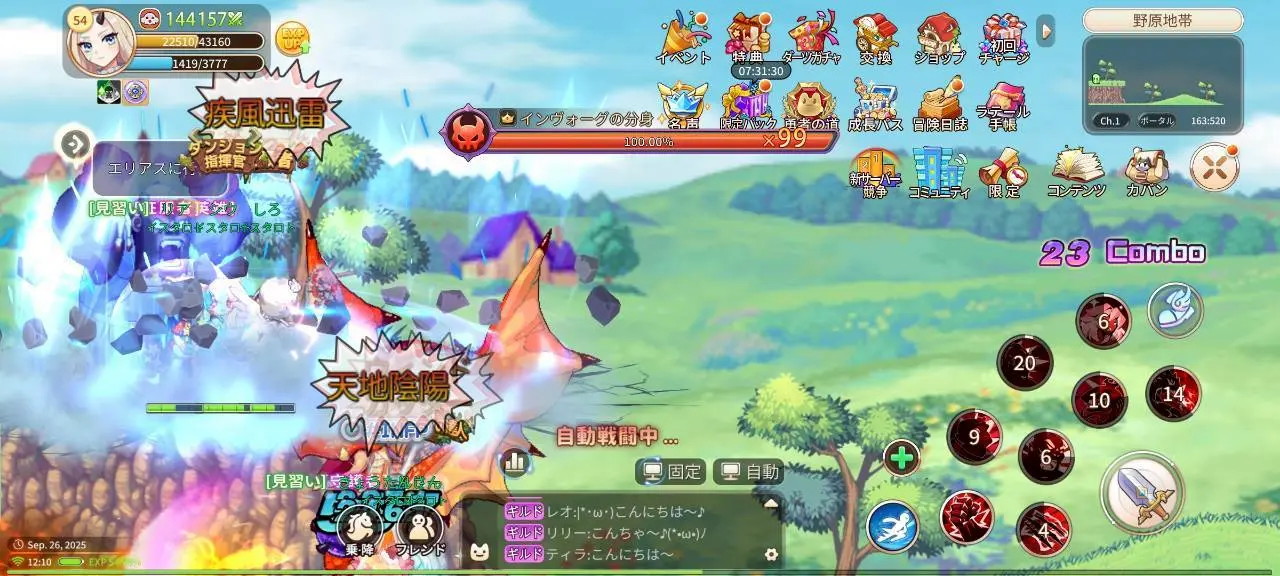Open the ダーツガチャ gacha

click(x=811, y=38)
